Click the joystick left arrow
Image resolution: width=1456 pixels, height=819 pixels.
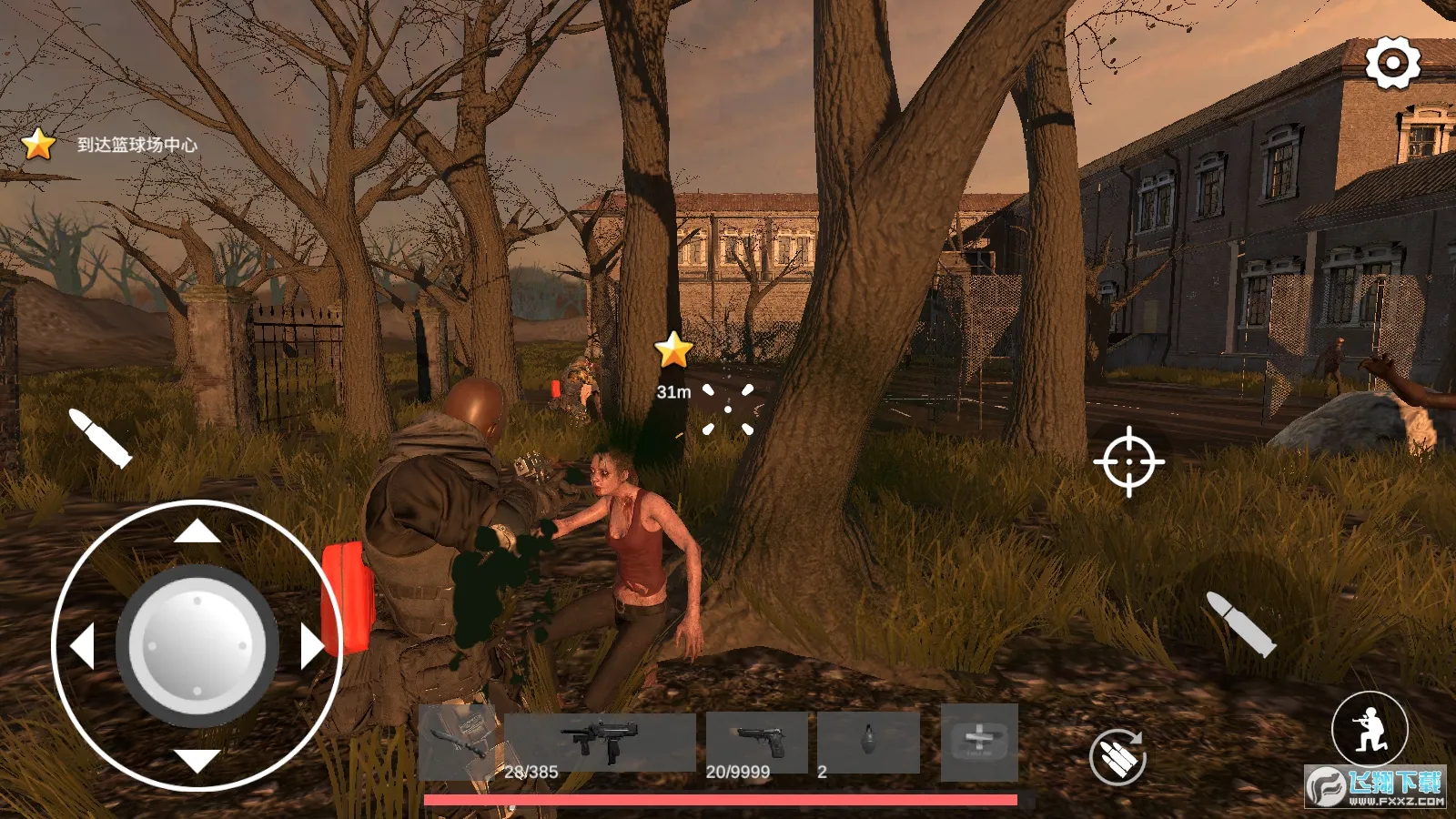pyautogui.click(x=83, y=646)
